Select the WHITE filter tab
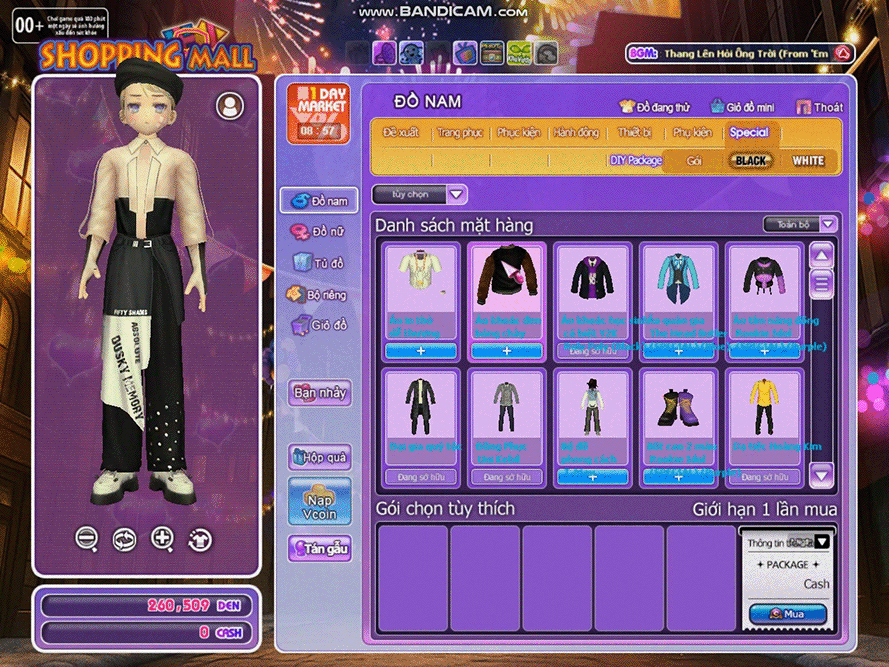The width and height of the screenshot is (889, 667). tap(808, 160)
